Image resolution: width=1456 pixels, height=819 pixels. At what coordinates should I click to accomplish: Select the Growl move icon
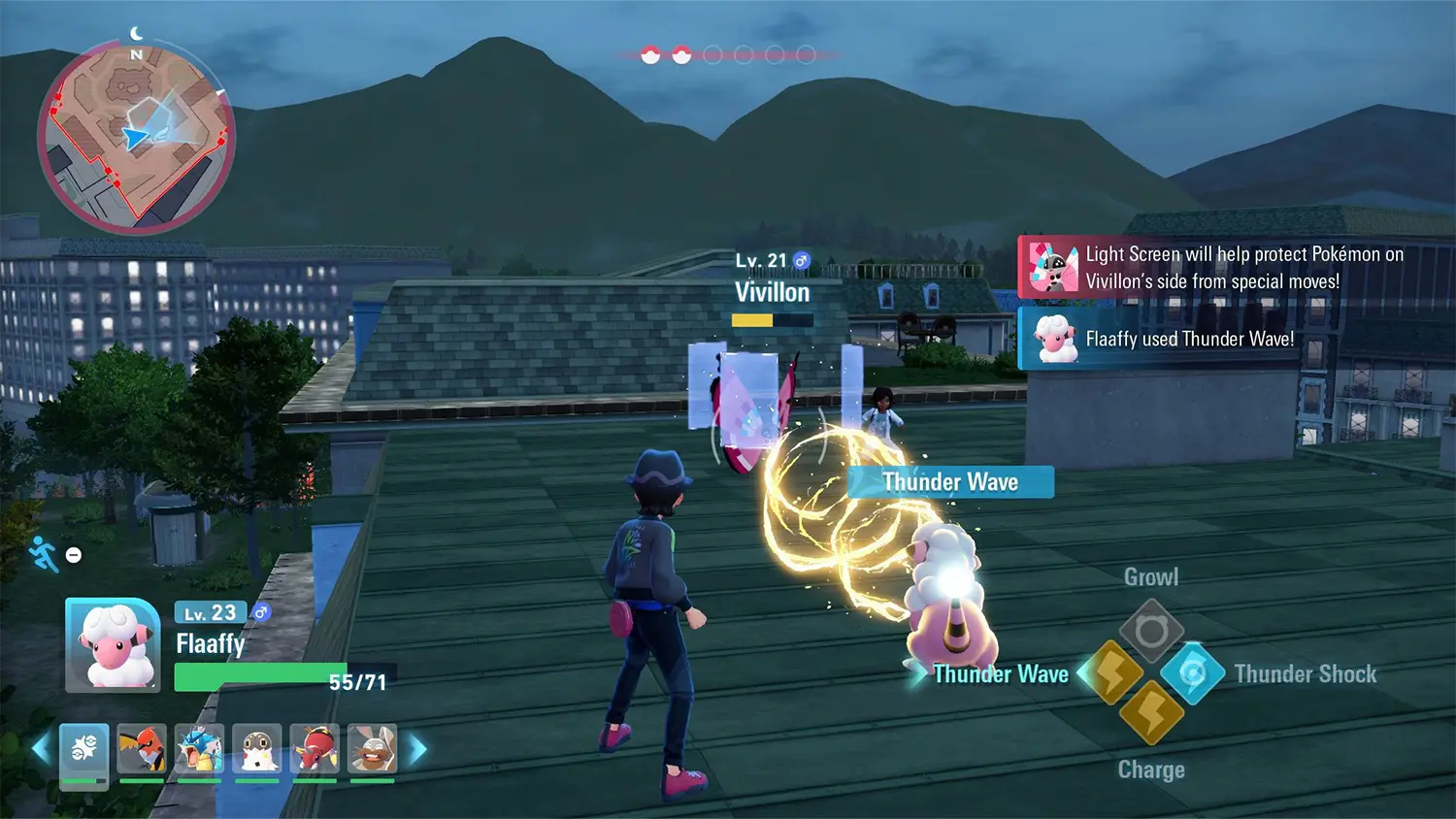coord(1151,629)
